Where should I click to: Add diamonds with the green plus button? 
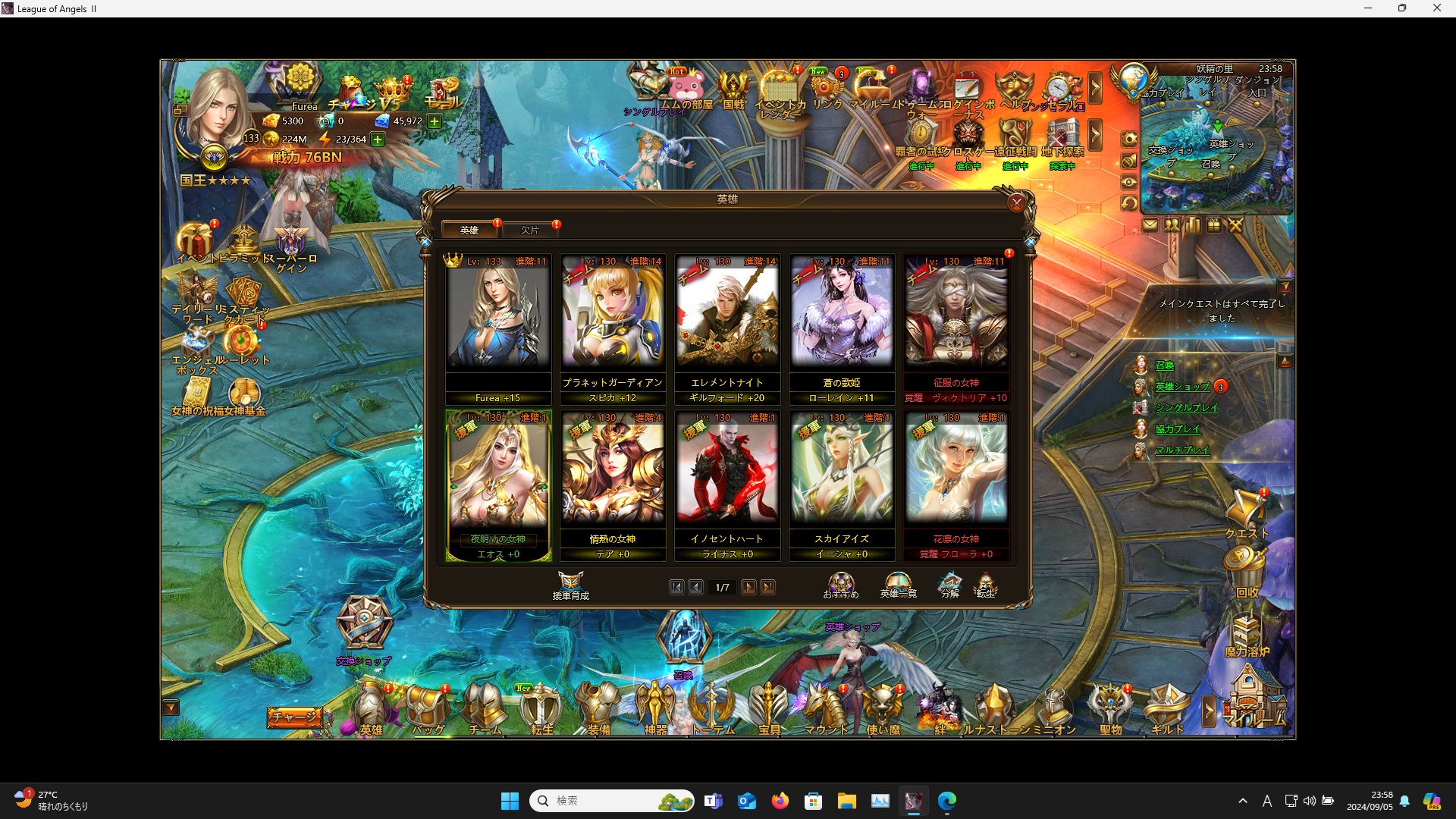435,121
